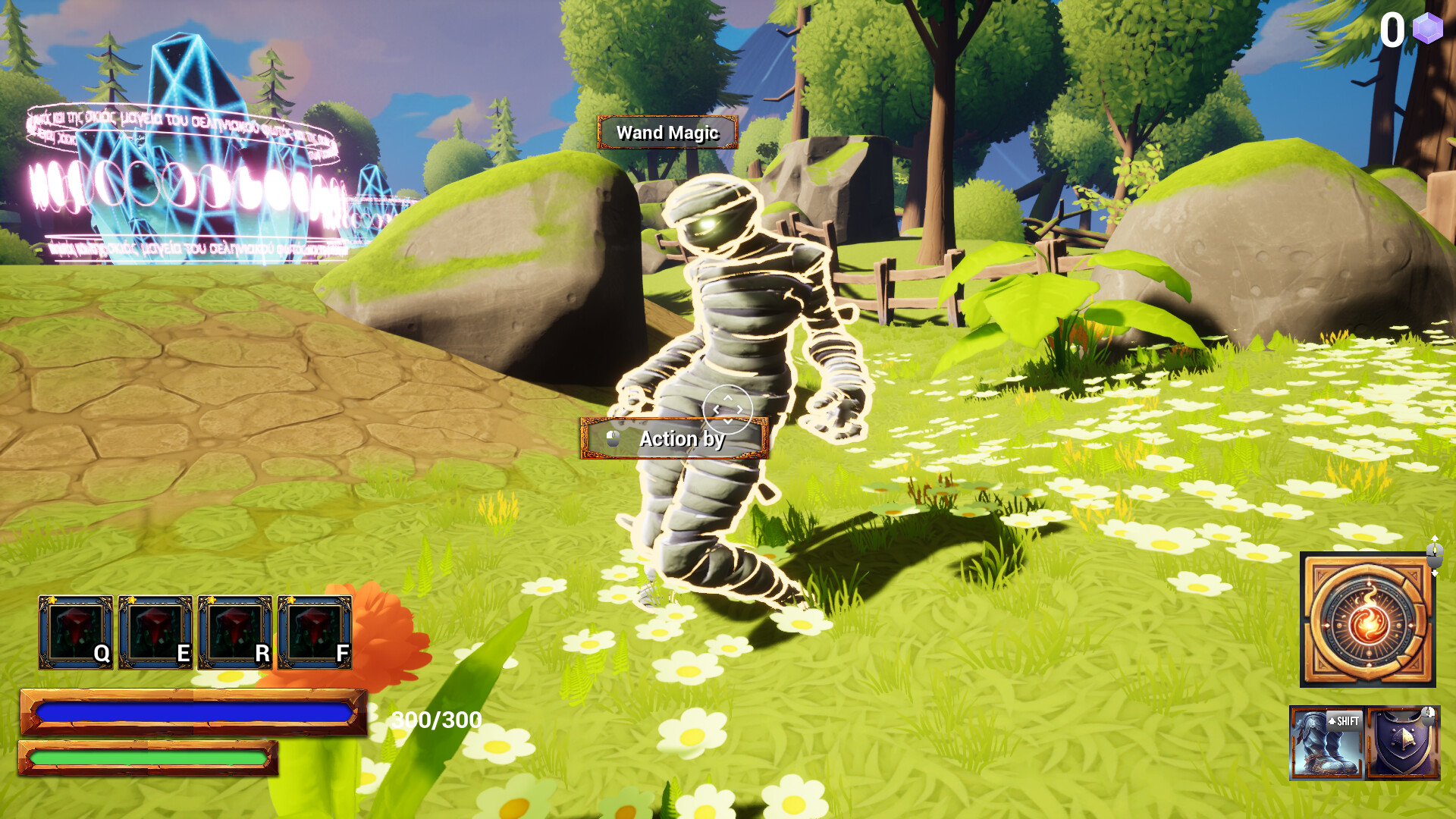
Task: Click the Wand Magic label
Action: (x=667, y=133)
